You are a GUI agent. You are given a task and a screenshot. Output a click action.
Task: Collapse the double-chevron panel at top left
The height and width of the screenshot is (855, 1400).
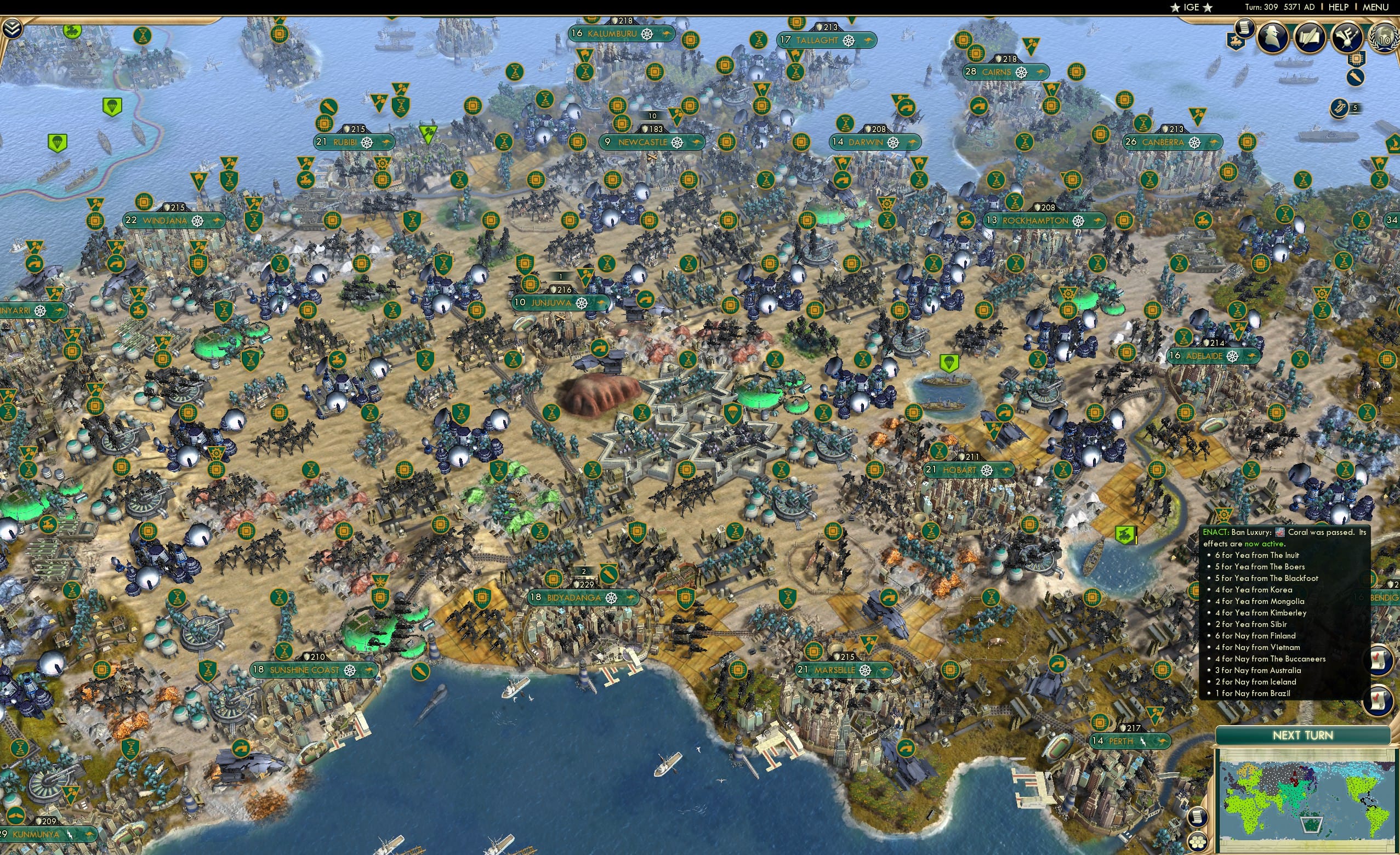point(13,28)
